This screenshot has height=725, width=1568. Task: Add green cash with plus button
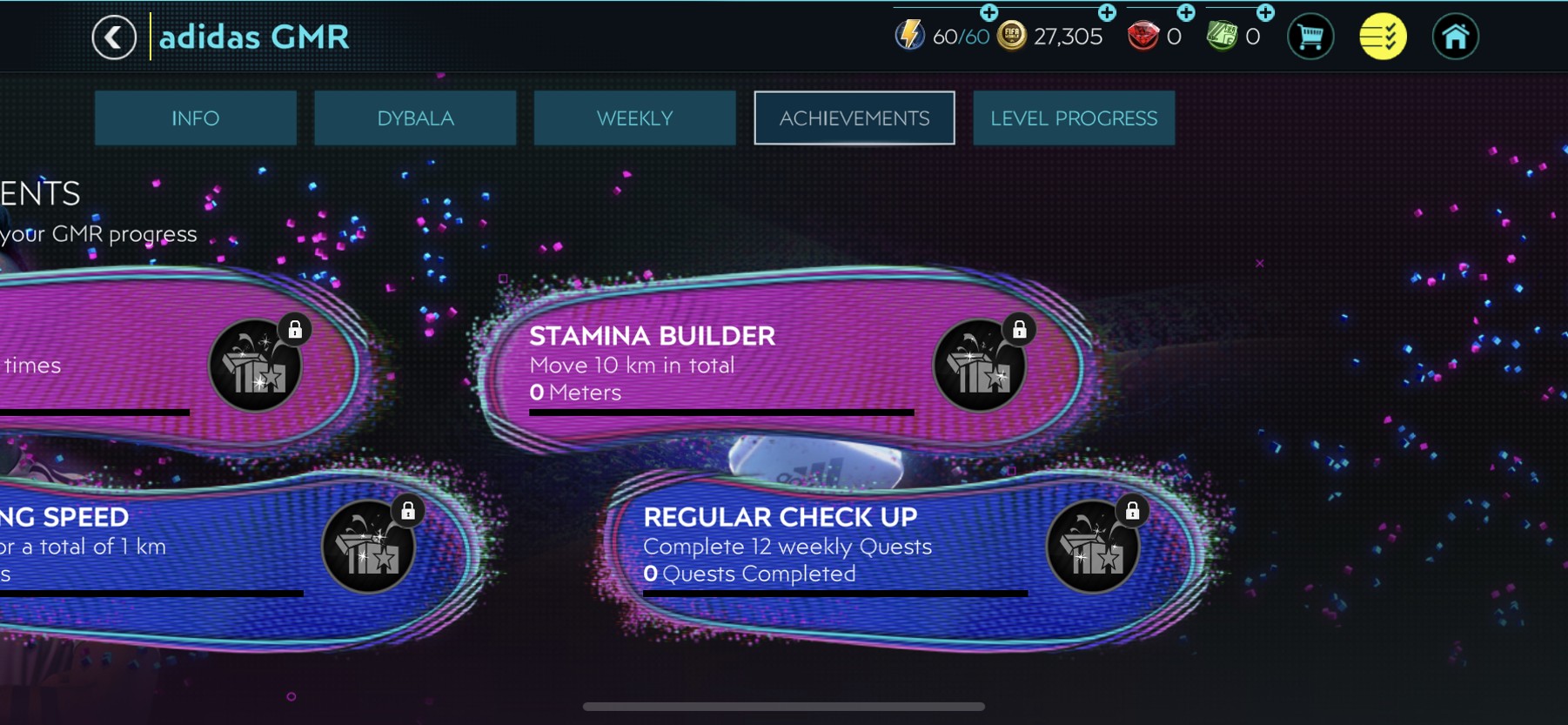coord(1265,12)
